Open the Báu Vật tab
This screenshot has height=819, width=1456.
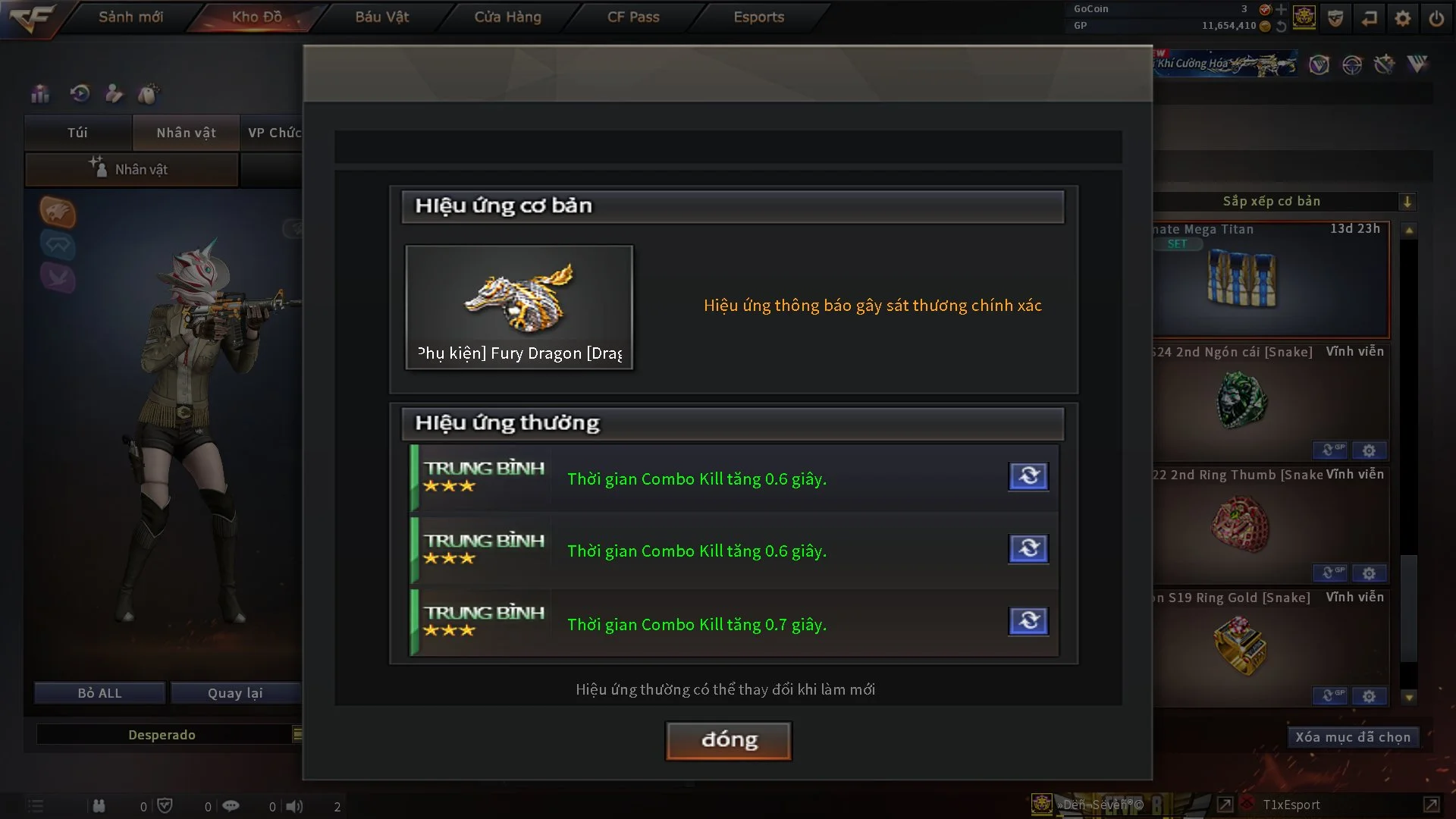(x=381, y=17)
